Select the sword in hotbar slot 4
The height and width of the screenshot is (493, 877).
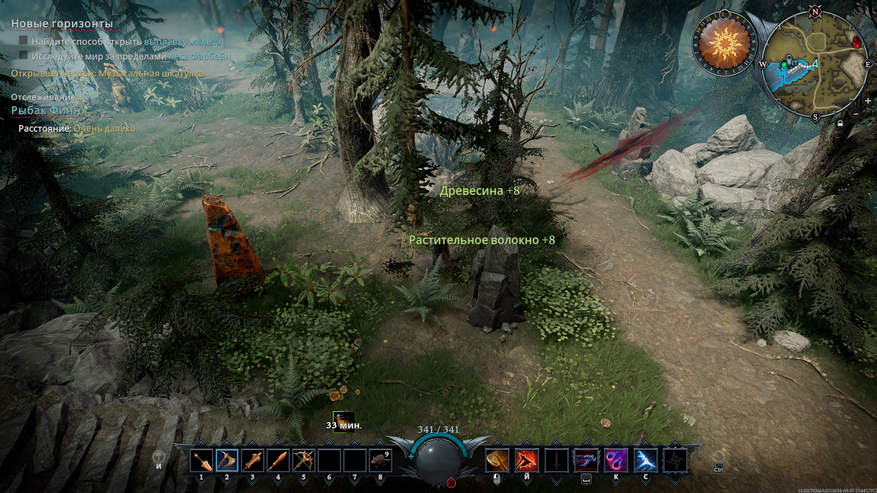point(278,460)
